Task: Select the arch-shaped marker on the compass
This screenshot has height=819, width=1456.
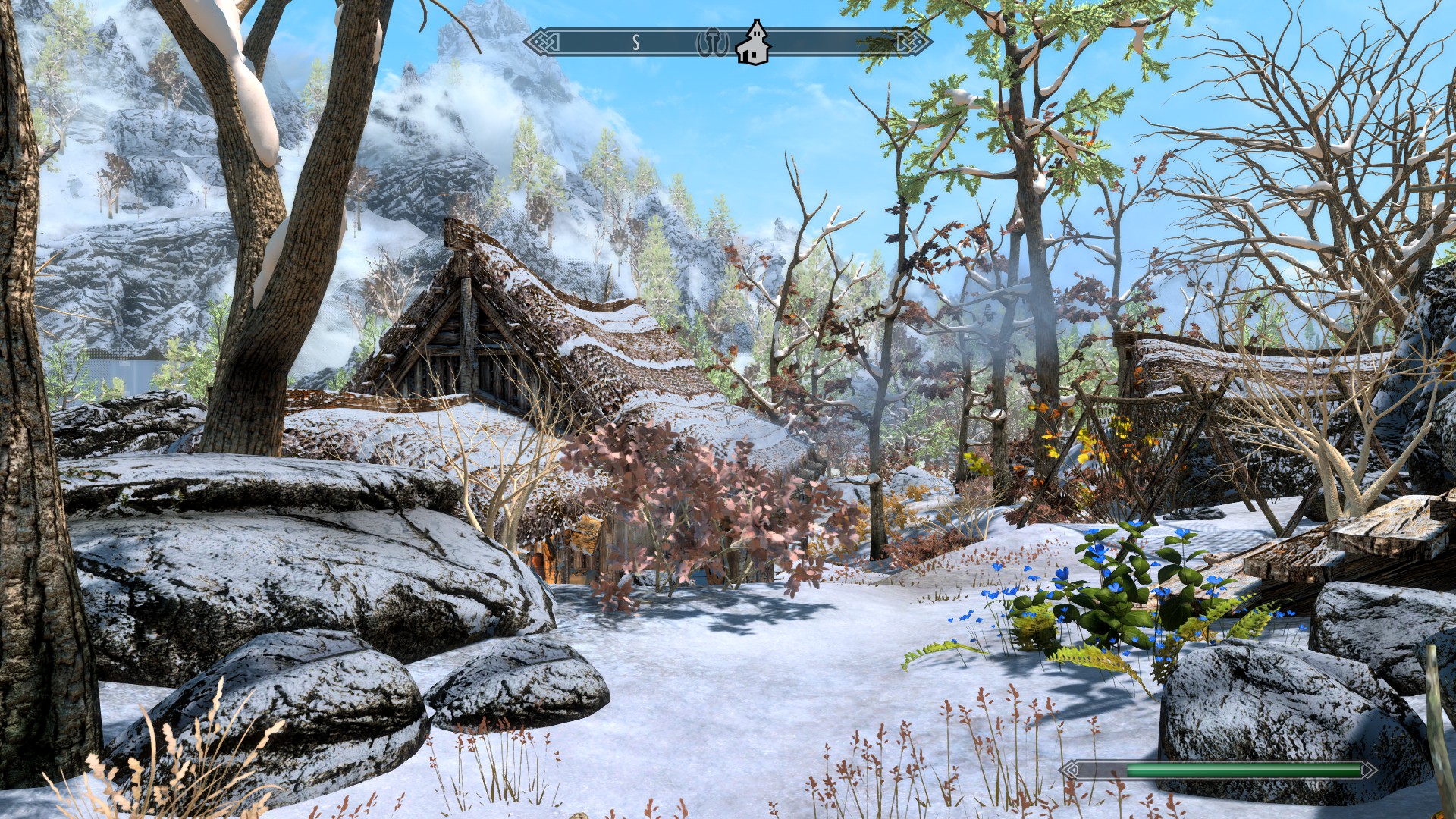Action: tap(712, 43)
